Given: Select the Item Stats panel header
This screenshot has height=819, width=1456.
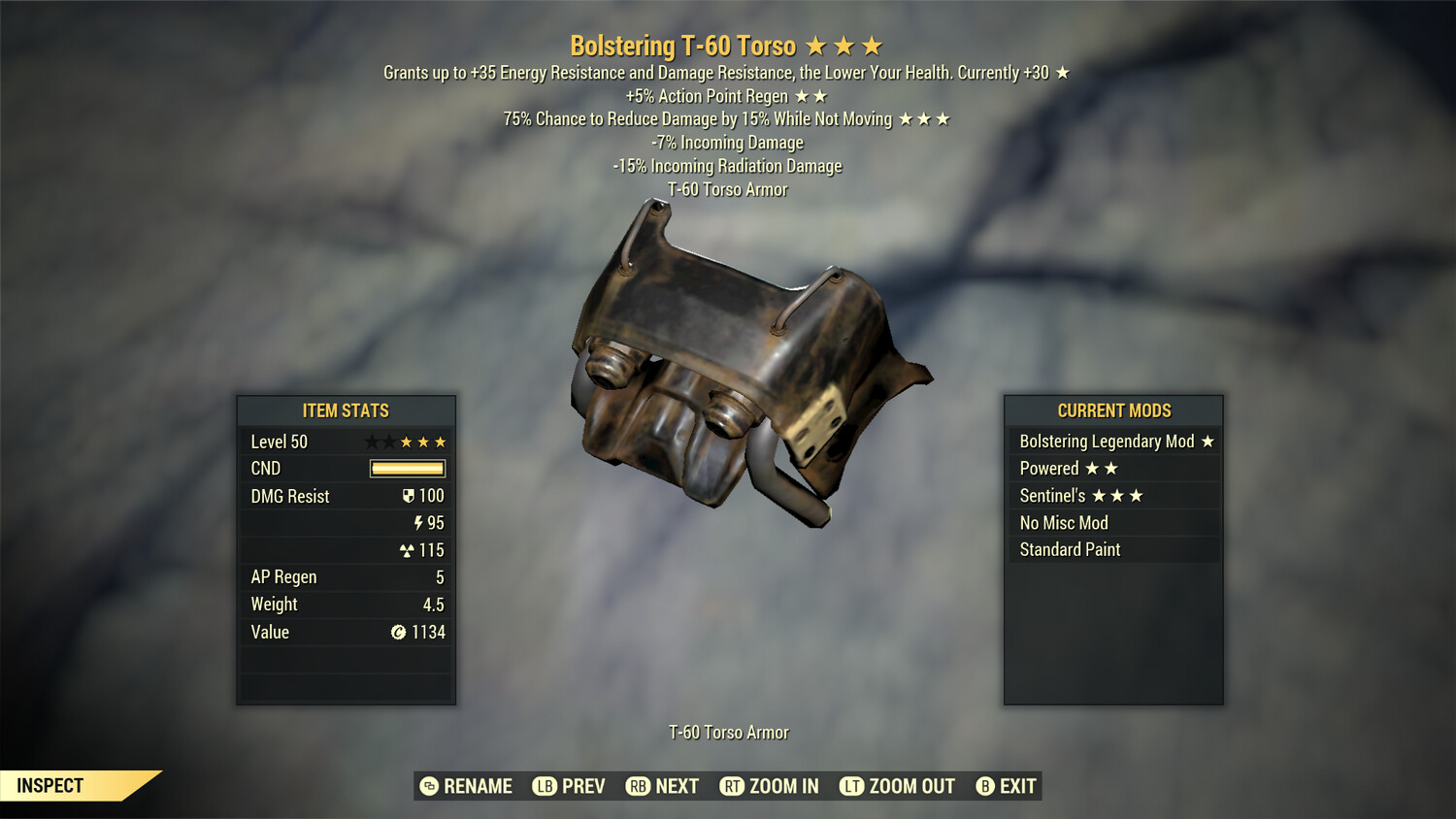Looking at the screenshot, I should pos(346,410).
